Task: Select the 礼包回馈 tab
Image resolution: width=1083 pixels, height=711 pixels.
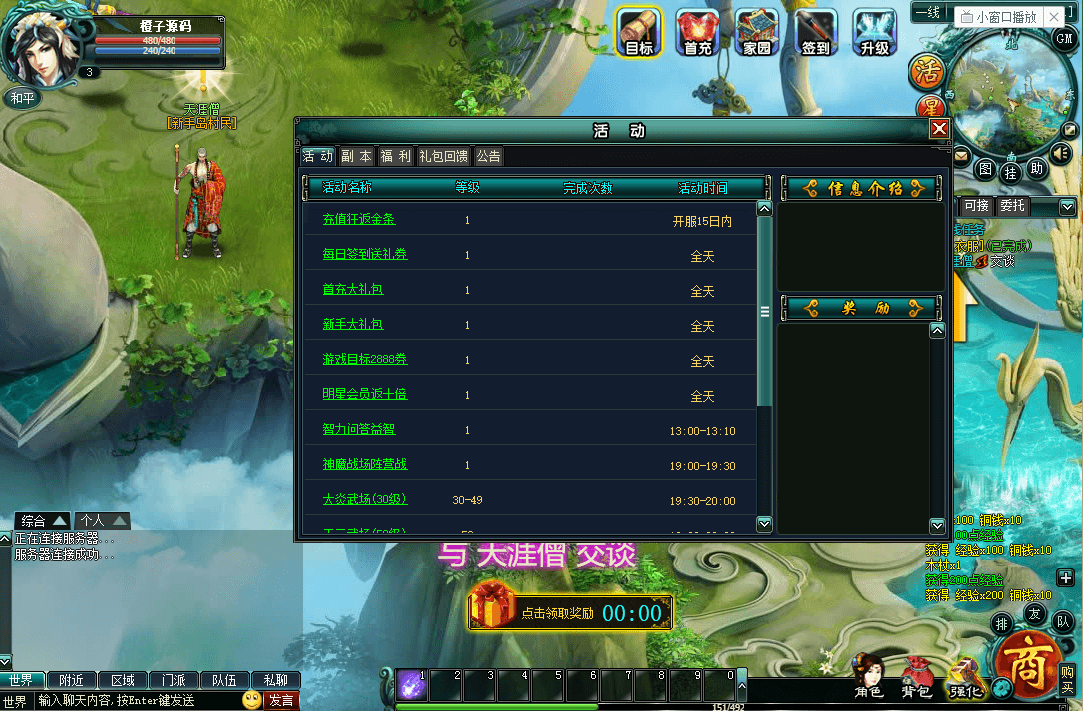Action: point(443,156)
